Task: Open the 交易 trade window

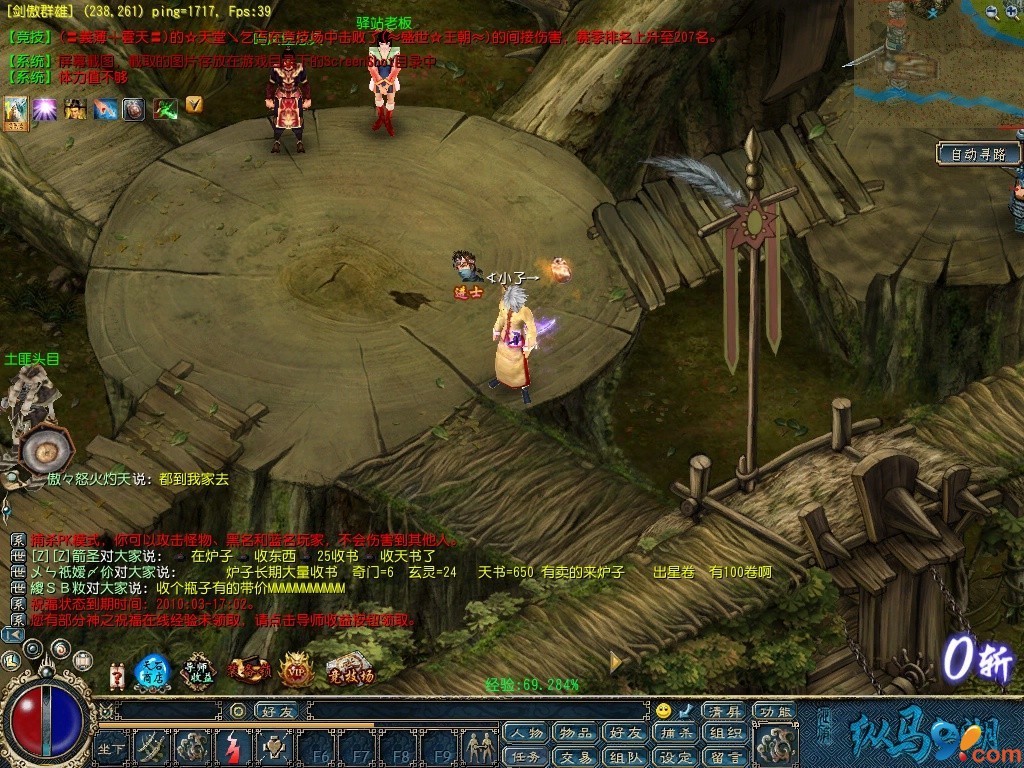Action: tap(575, 757)
